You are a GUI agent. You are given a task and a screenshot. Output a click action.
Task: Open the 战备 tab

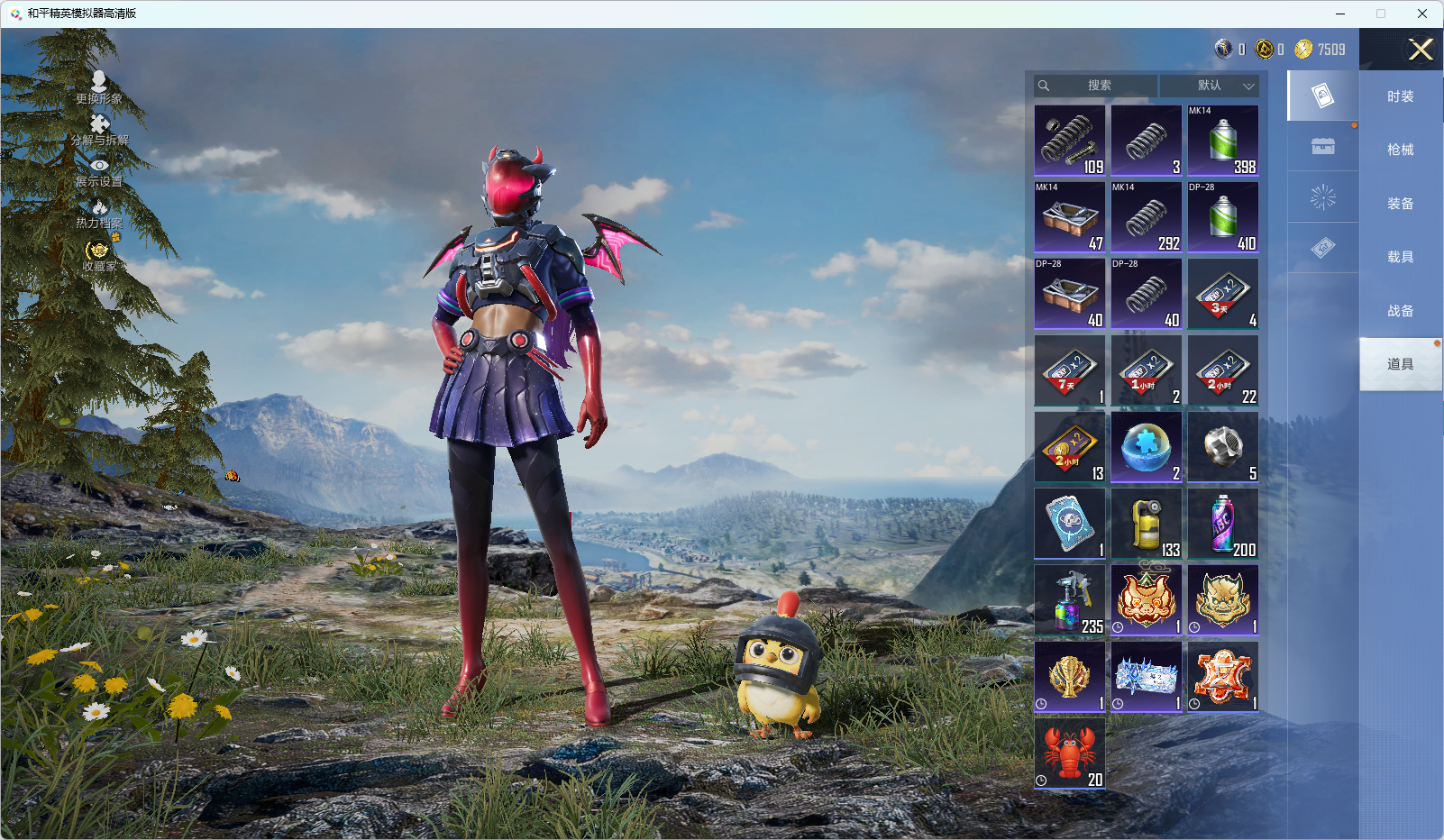coord(1400,311)
